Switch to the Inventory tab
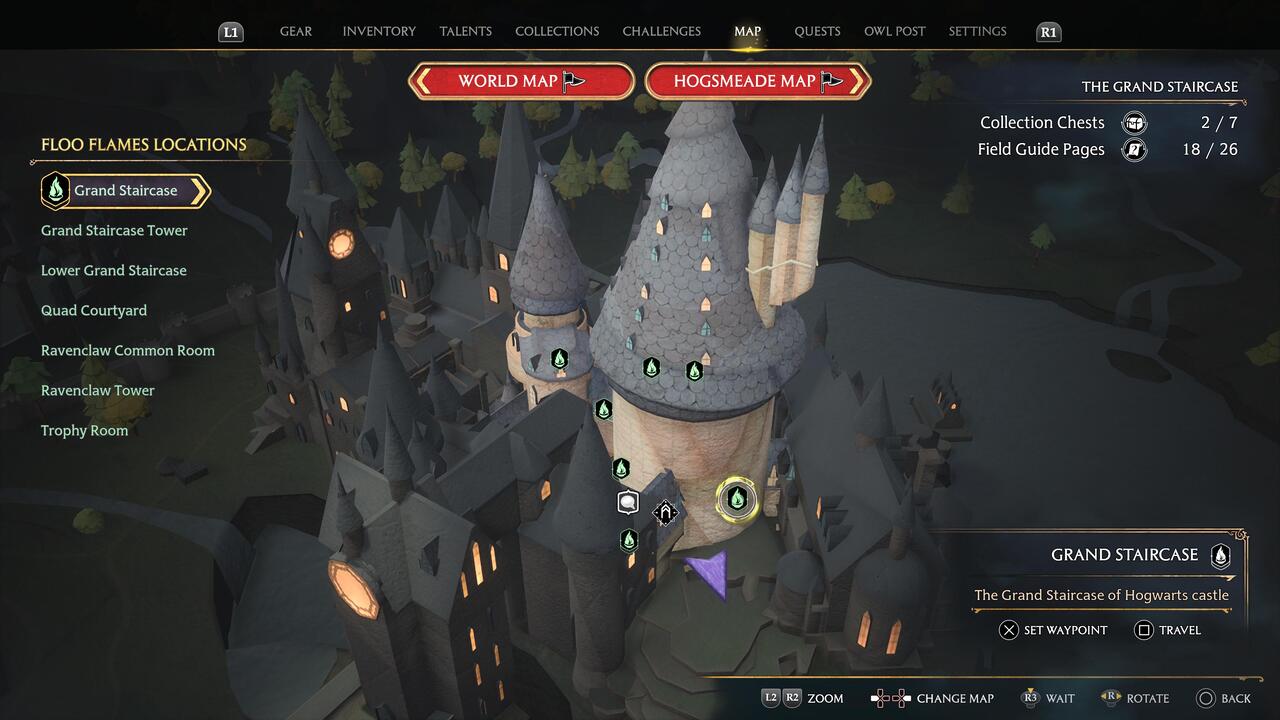The width and height of the screenshot is (1280, 720). tap(379, 31)
